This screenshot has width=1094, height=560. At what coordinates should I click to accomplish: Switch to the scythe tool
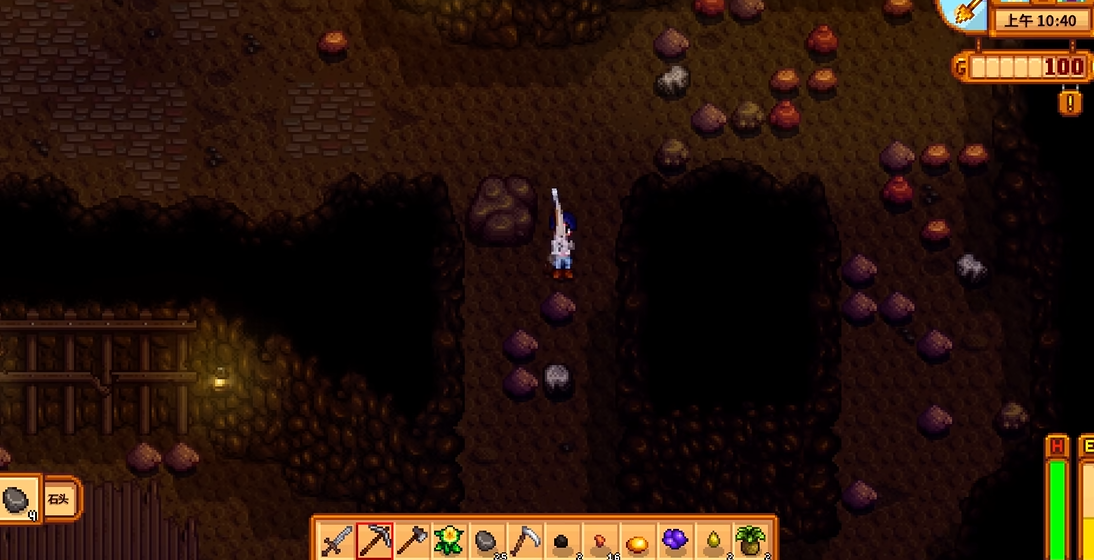click(525, 541)
